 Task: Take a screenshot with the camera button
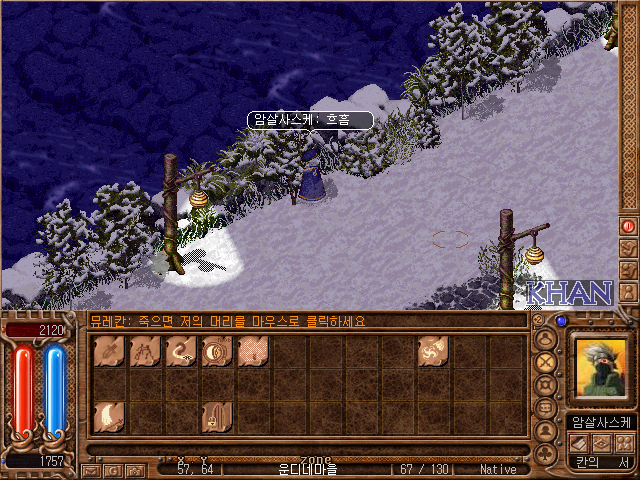pyautogui.click(x=133, y=469)
